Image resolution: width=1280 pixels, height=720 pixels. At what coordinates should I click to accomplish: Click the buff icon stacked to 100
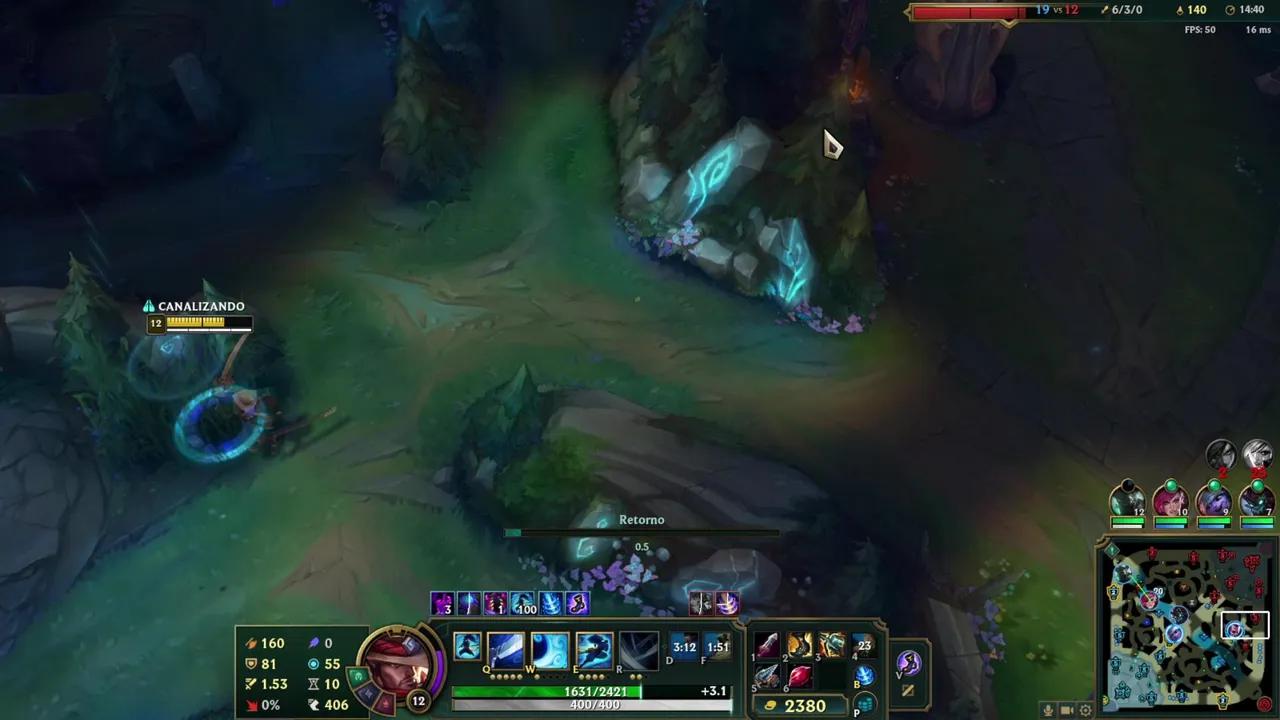(x=525, y=603)
